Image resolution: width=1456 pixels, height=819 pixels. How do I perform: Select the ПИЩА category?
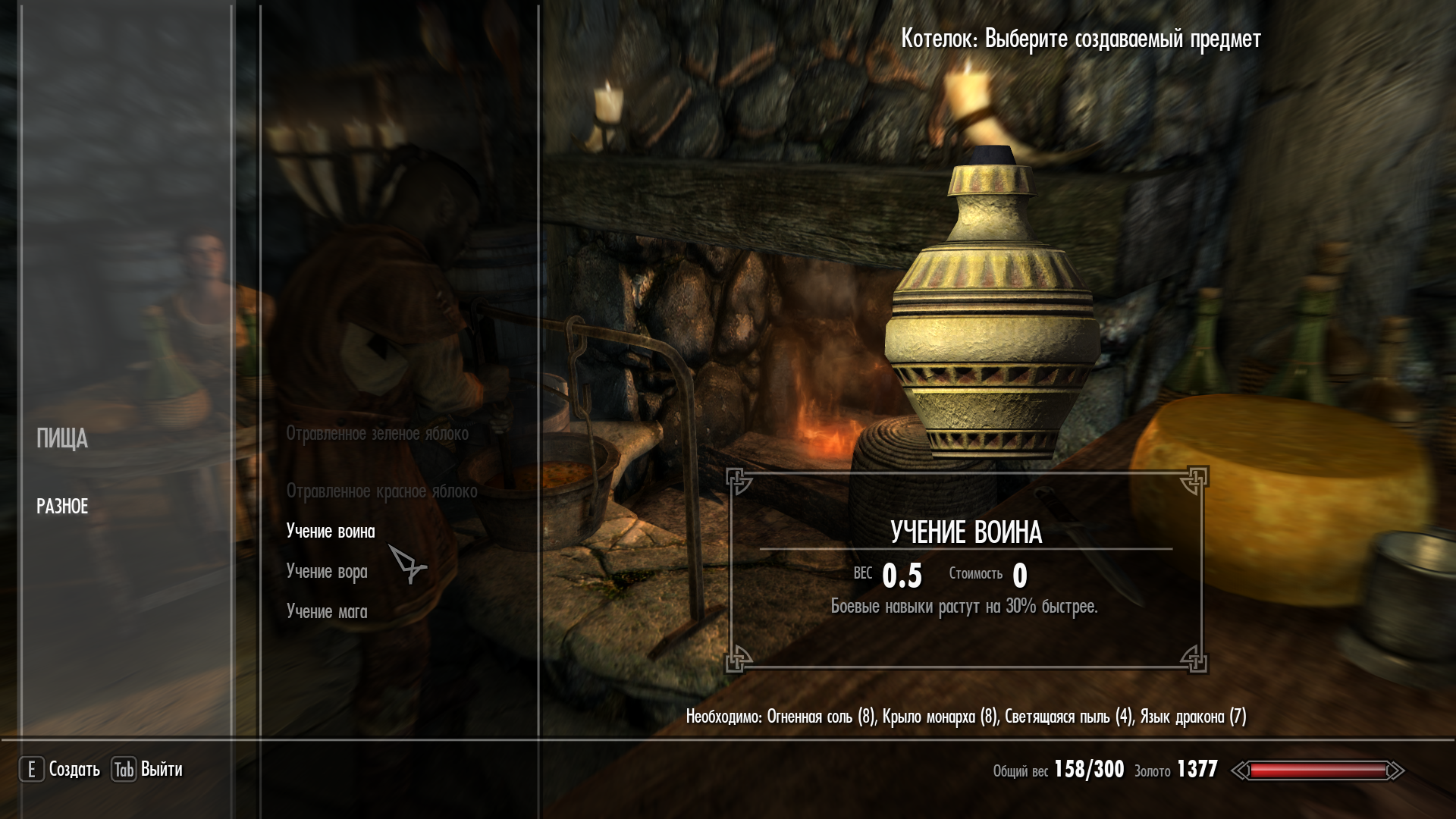[62, 439]
